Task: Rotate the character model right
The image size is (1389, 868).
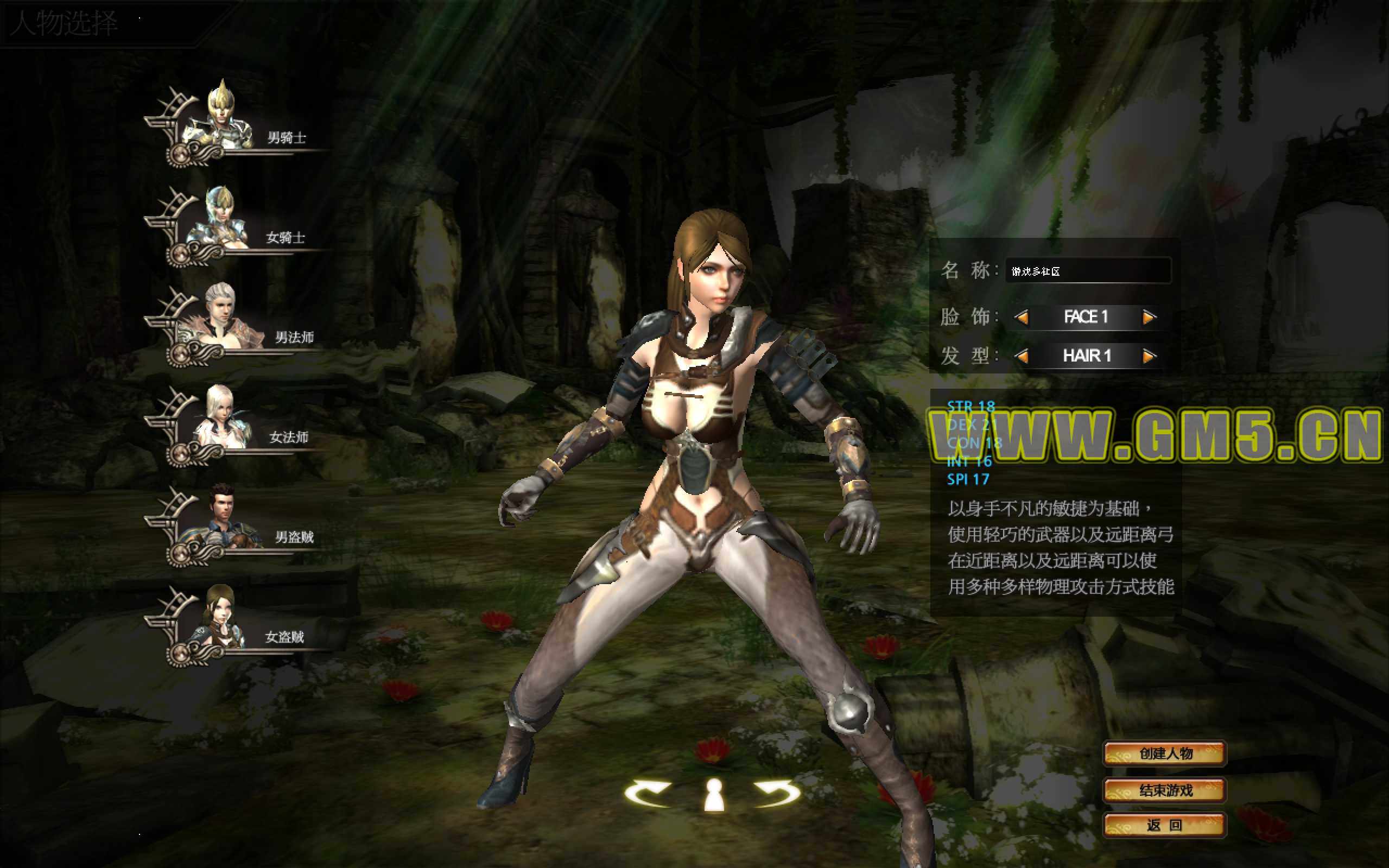Action: click(778, 794)
